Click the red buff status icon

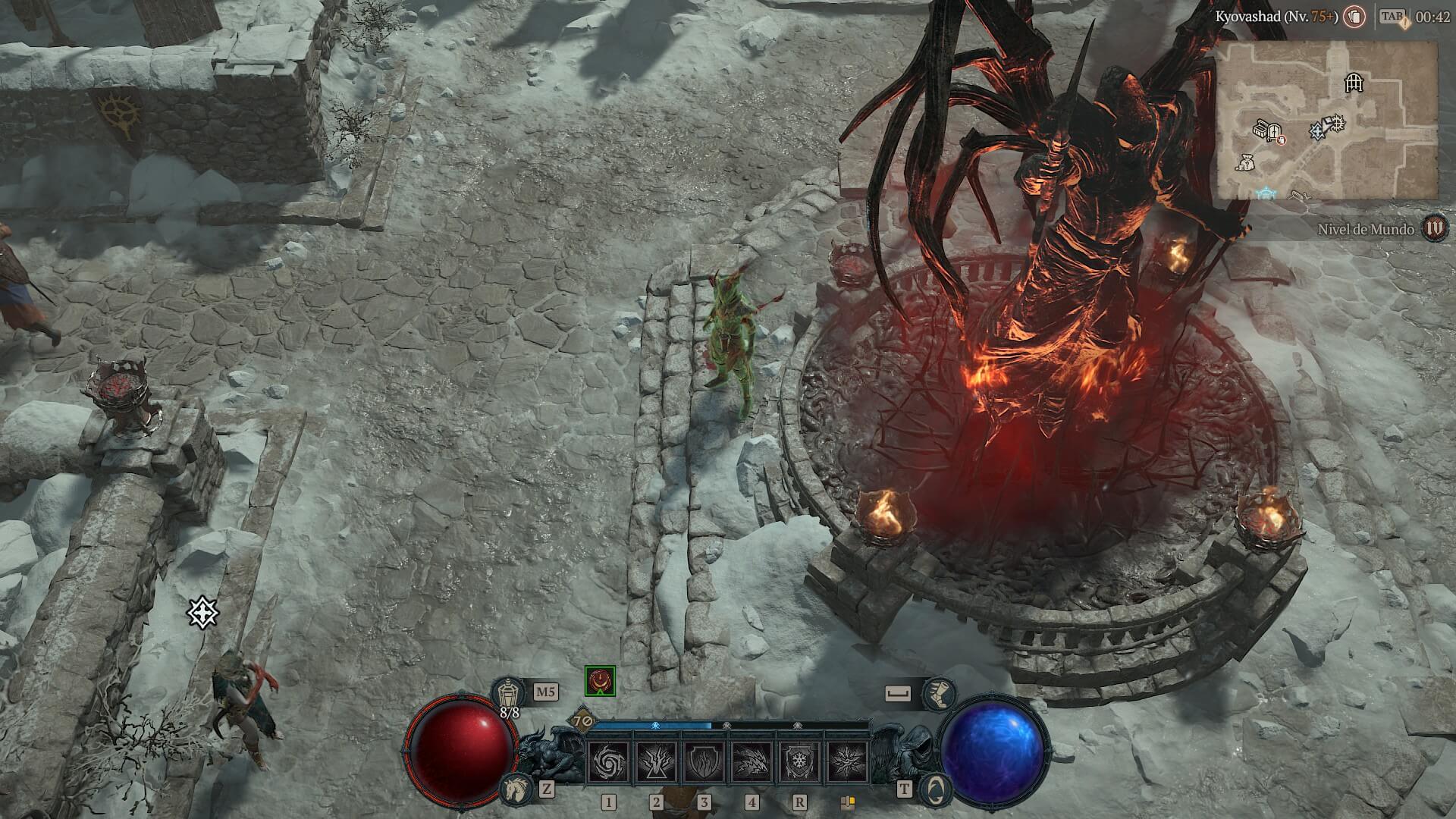(x=600, y=681)
